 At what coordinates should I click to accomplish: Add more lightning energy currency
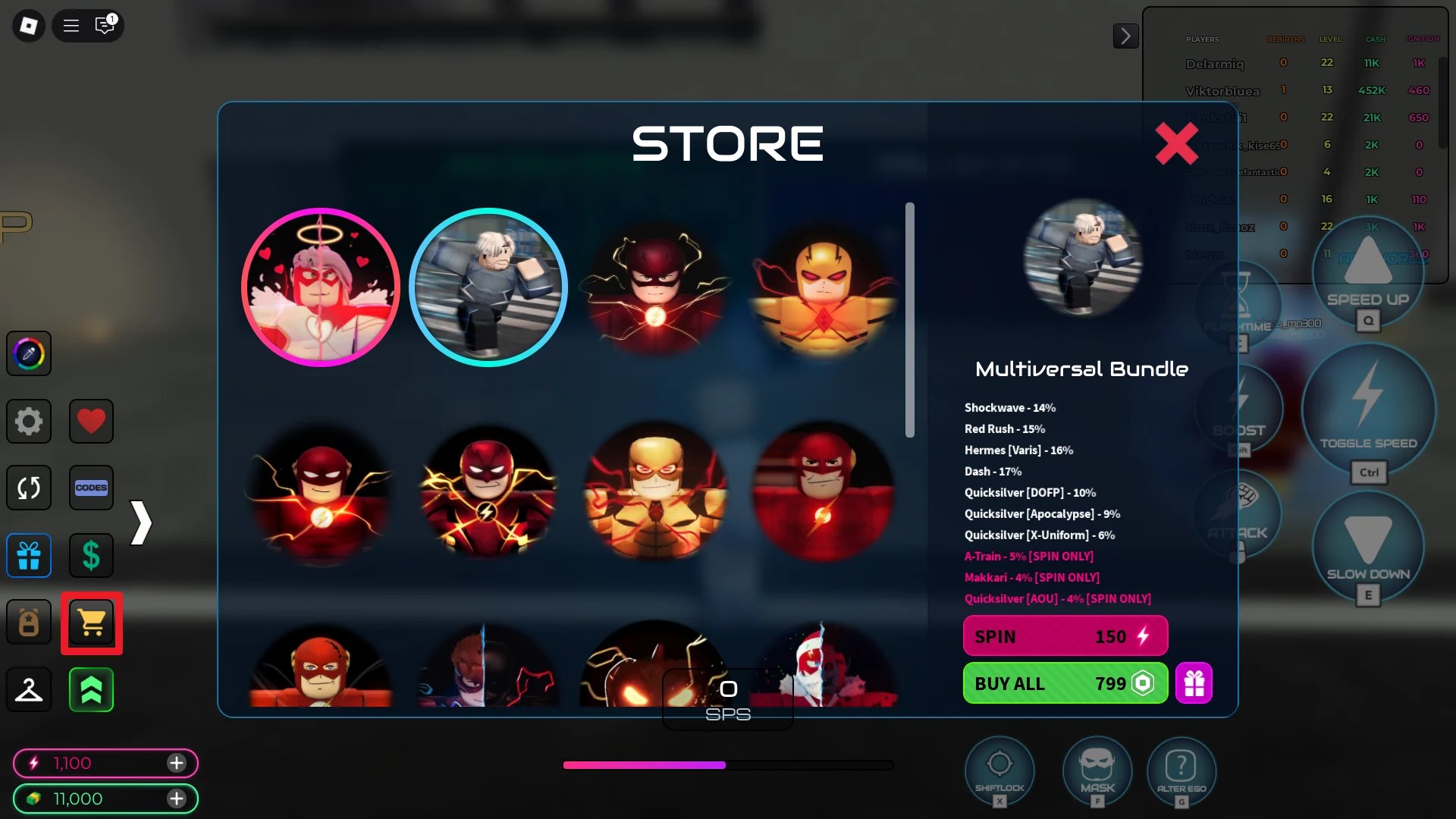click(x=177, y=763)
